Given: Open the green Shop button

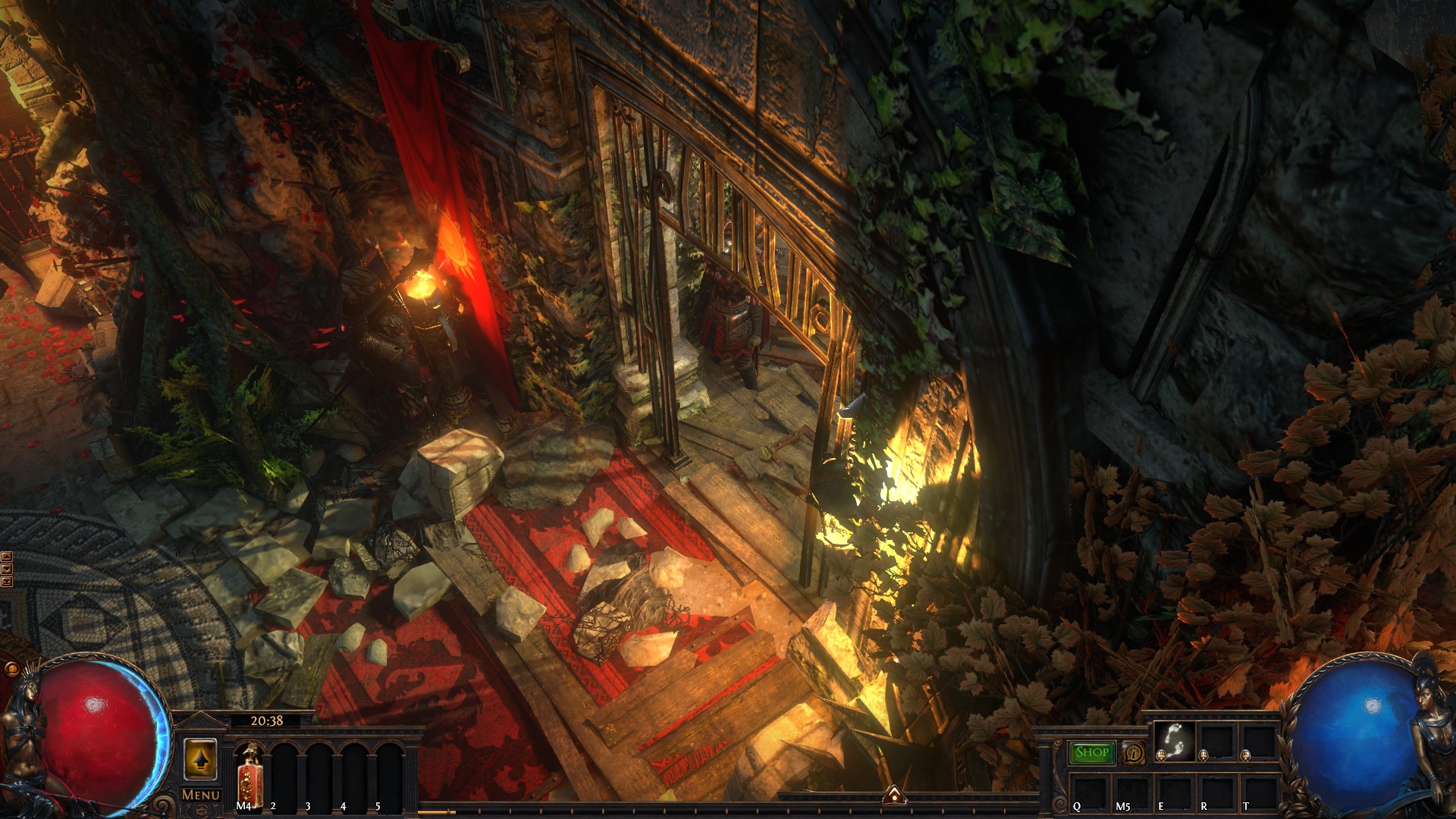Looking at the screenshot, I should coord(1091,752).
